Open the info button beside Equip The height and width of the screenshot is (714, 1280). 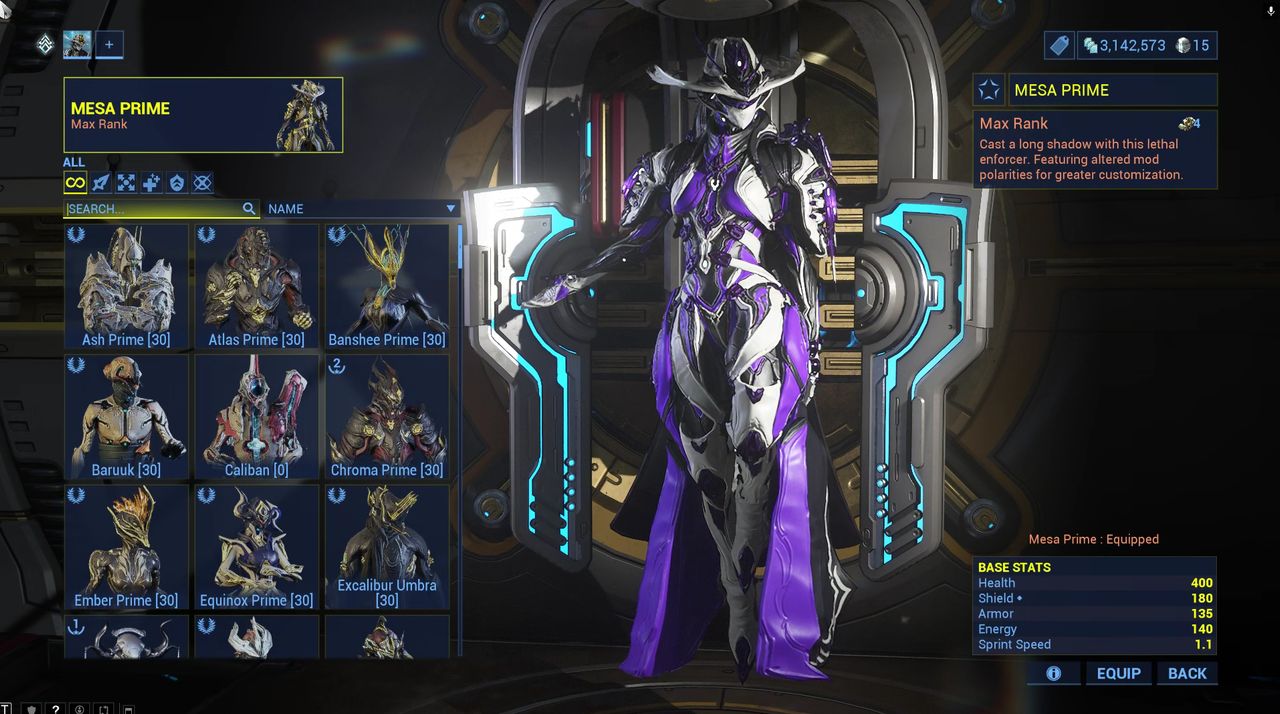click(x=1053, y=674)
